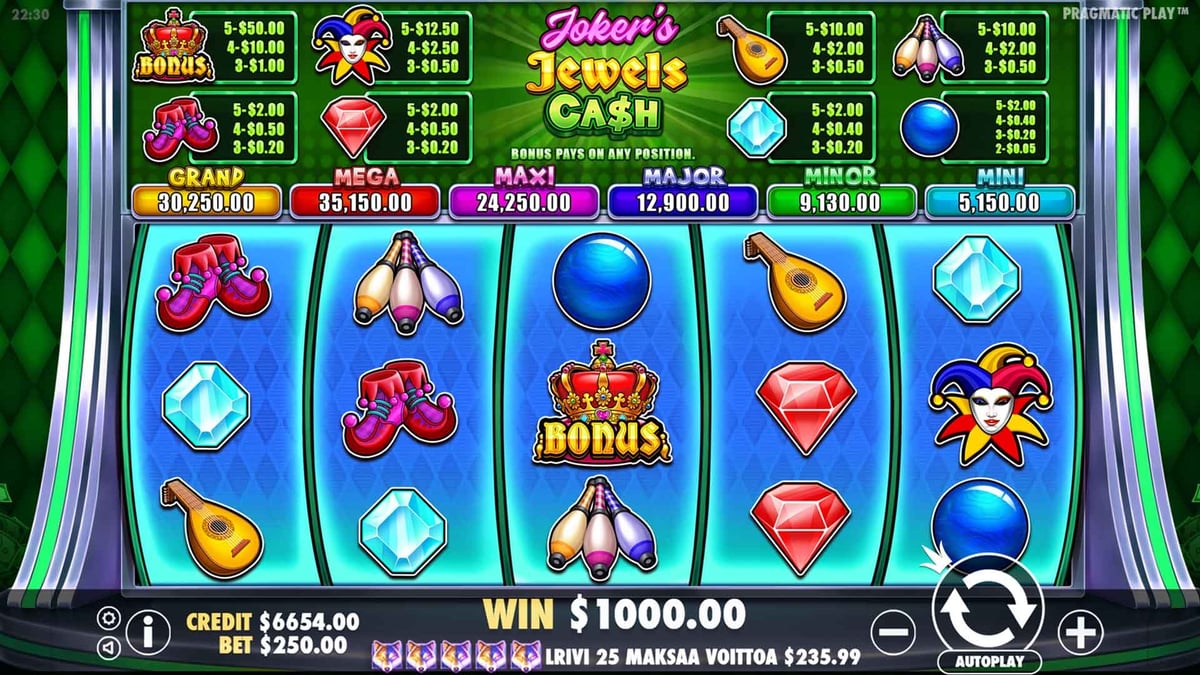Viewport: 1200px width, 675px height.
Task: Decrease the bet with the minus button
Action: [893, 632]
